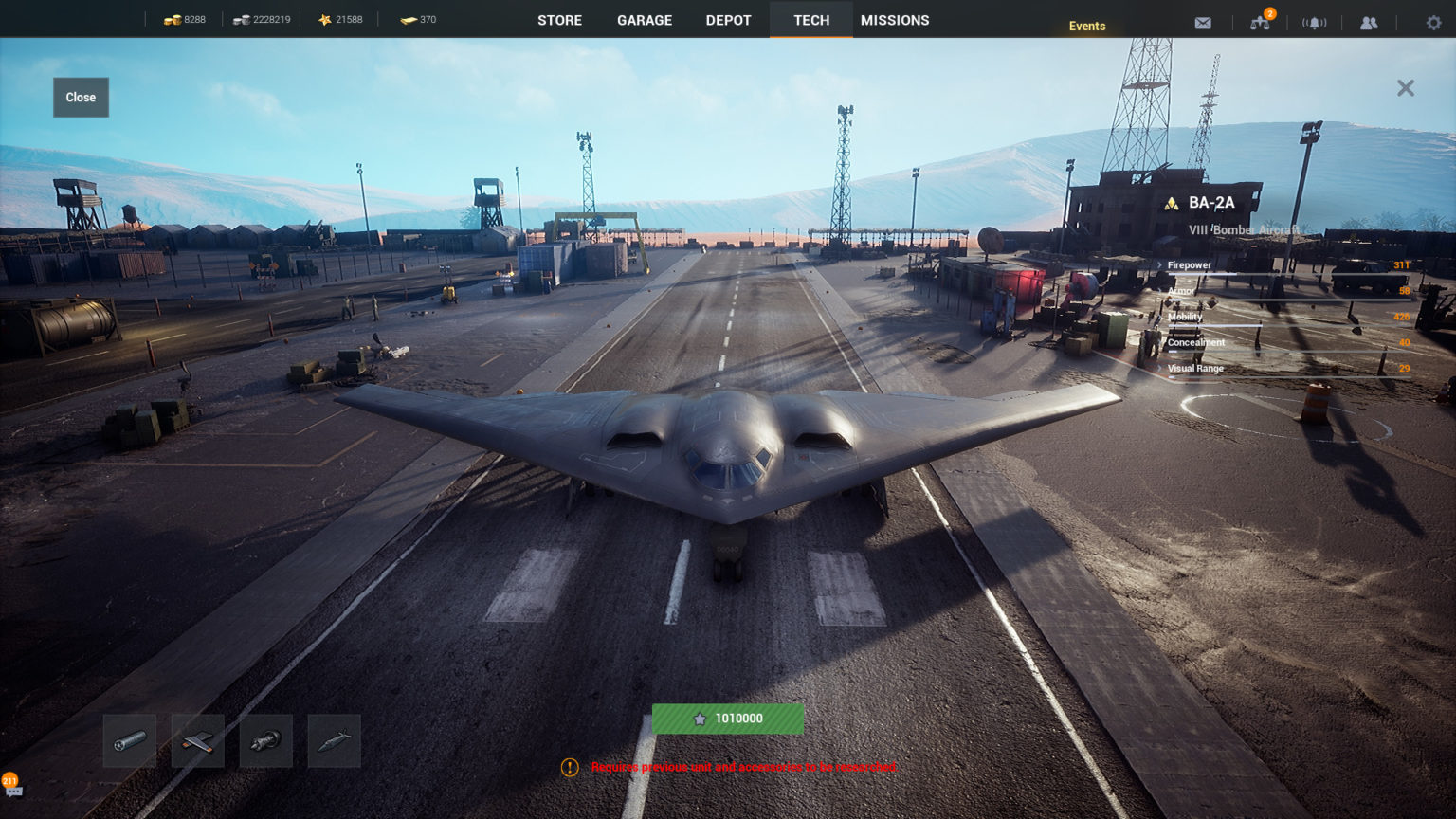
Task: Open the settings gear icon
Action: pos(1431,22)
